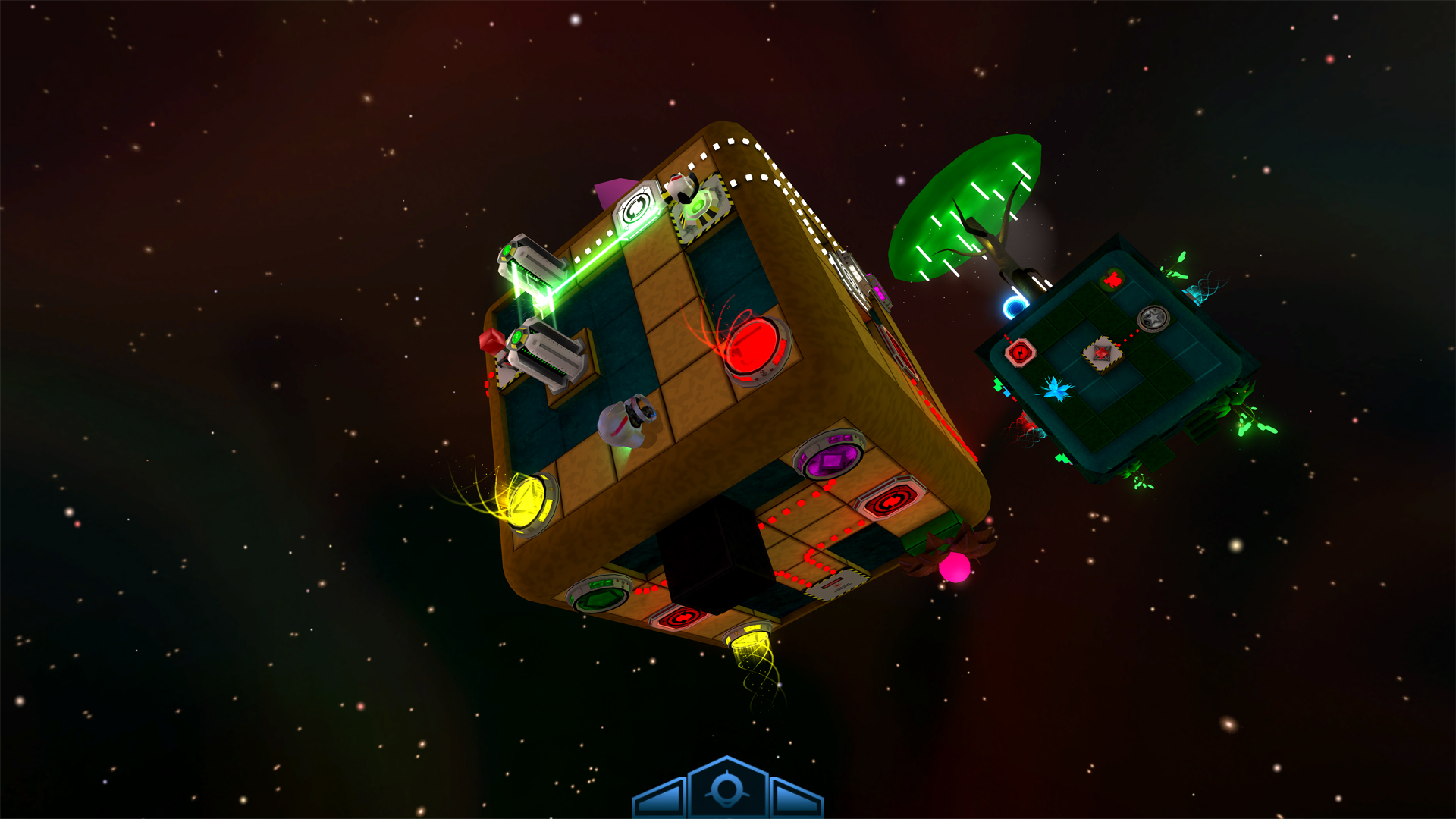The image size is (1456, 819).
Task: Click the green laser receiver frame
Action: 637,209
